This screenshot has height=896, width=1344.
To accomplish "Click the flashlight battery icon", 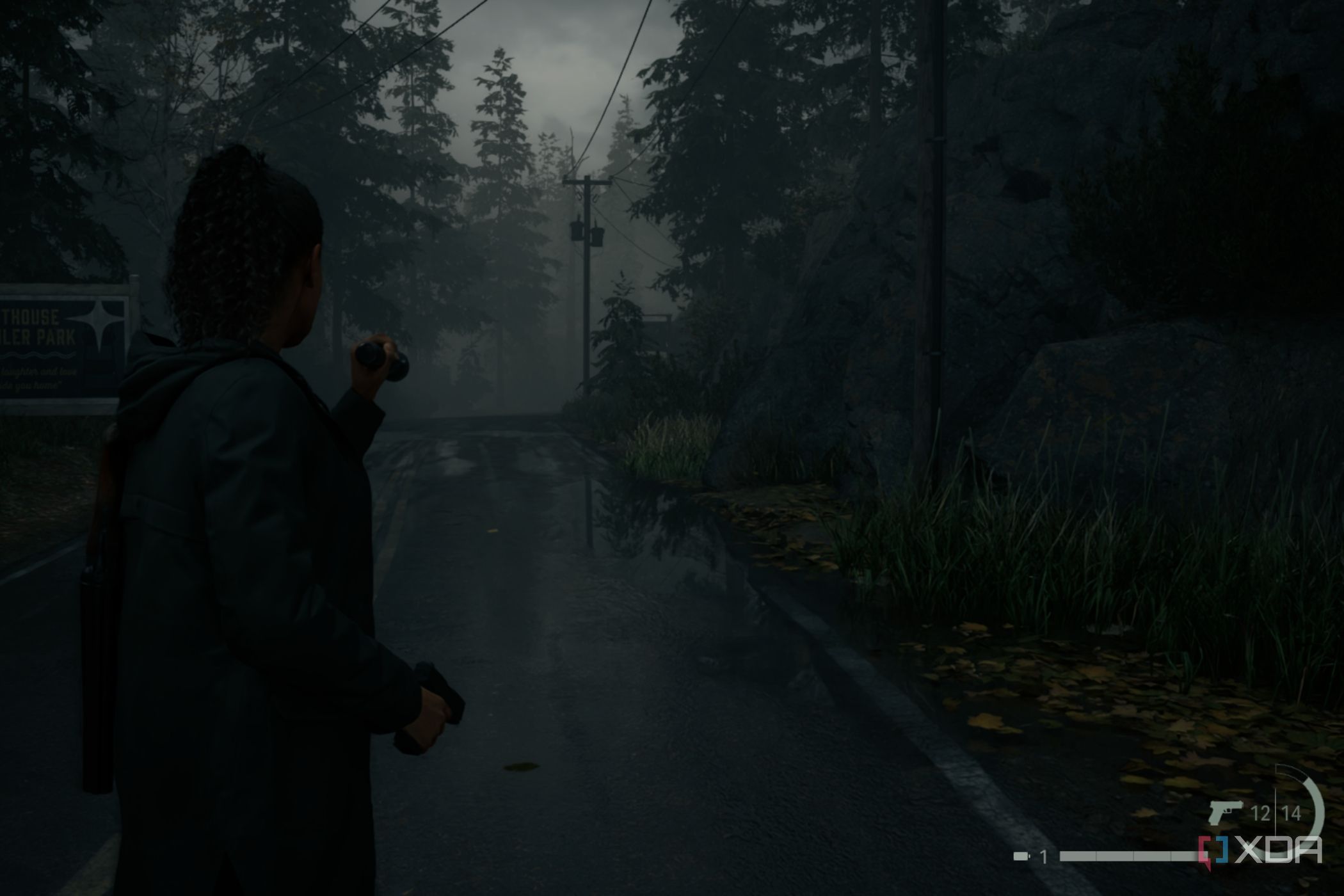I will (x=1021, y=856).
